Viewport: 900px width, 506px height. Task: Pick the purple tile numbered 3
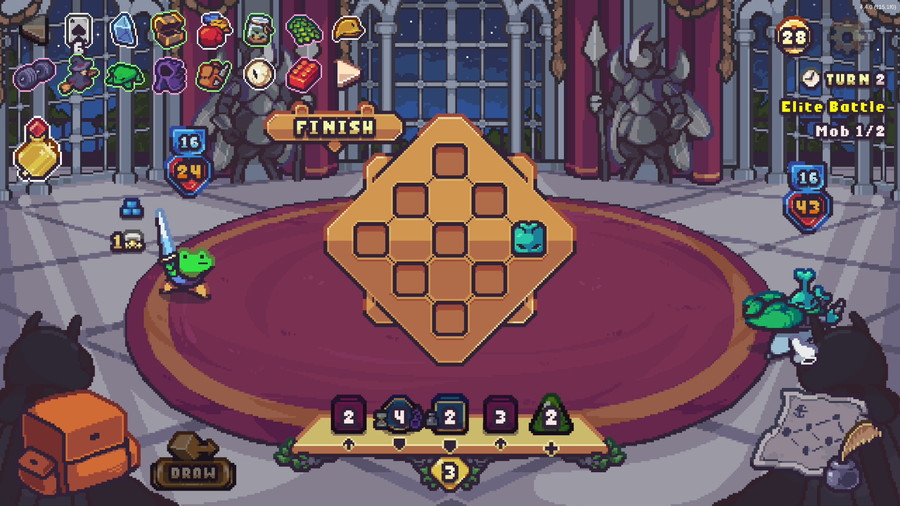point(500,415)
